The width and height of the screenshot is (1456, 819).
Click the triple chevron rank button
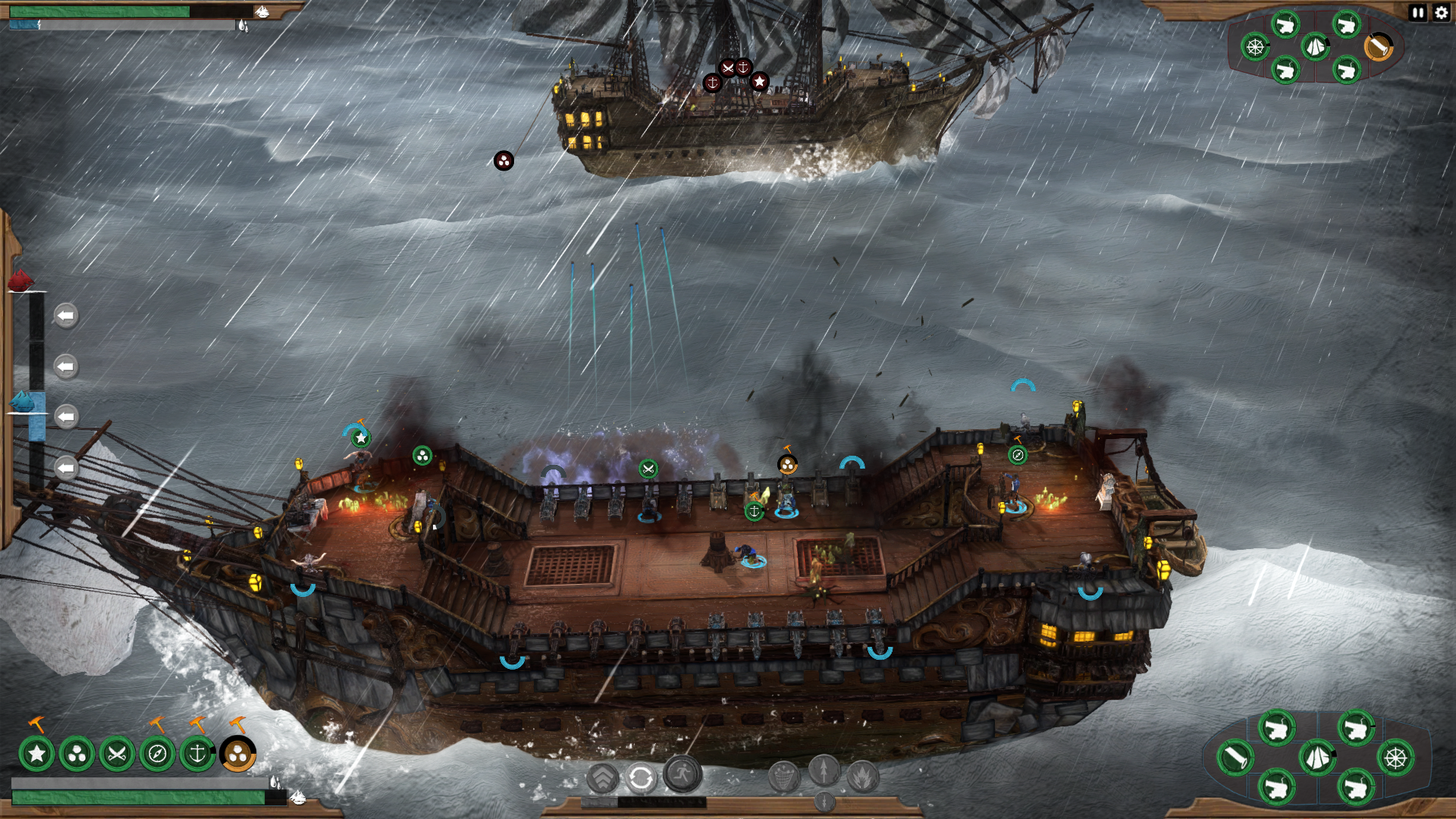coord(603,778)
